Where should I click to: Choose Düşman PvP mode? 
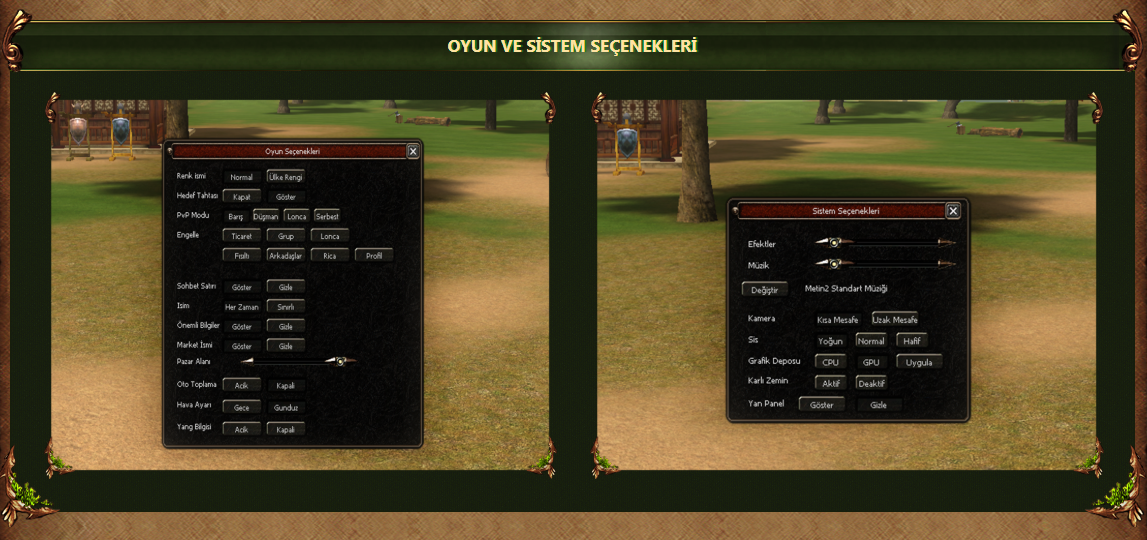(266, 216)
